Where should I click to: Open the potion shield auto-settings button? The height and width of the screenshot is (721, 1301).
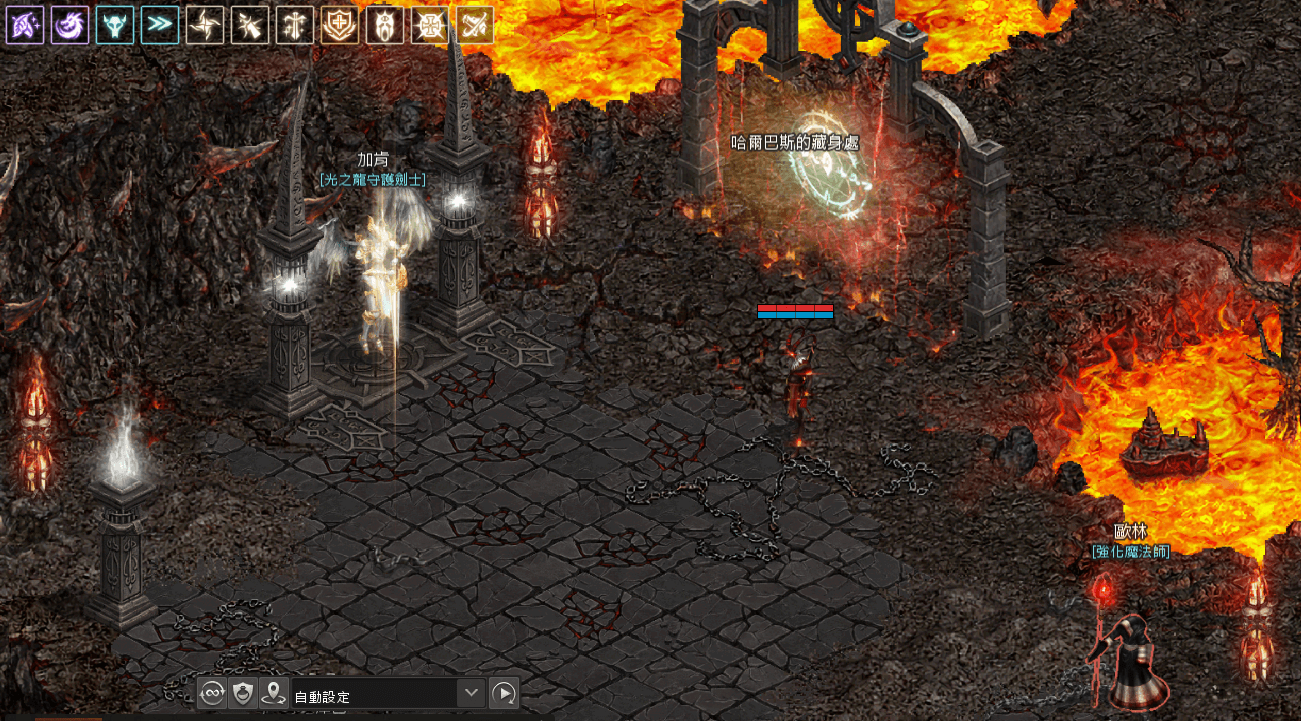pyautogui.click(x=243, y=693)
